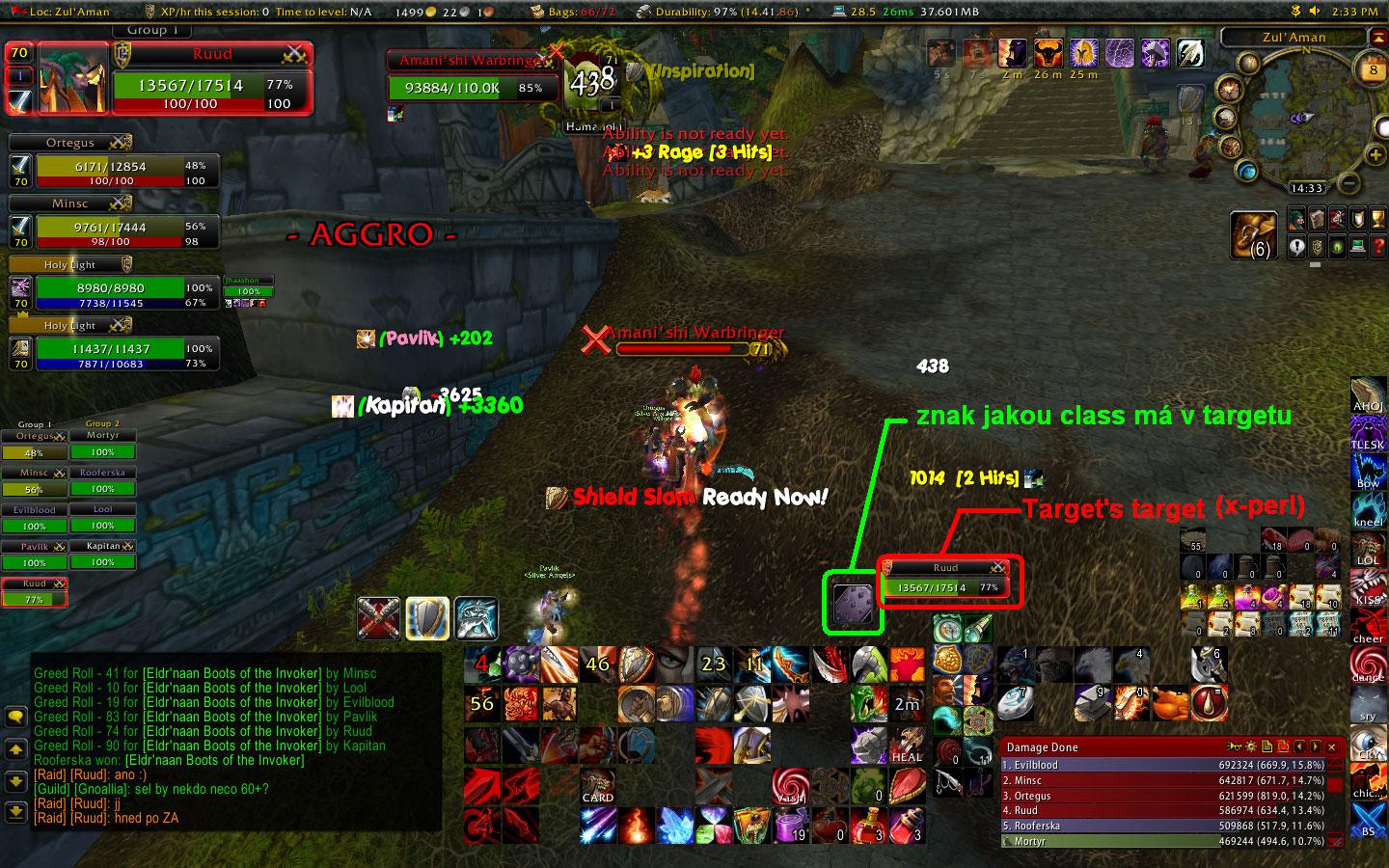Use the roast chicken food item
Image resolution: width=1389 pixels, height=868 pixels.
pyautogui.click(x=1169, y=702)
